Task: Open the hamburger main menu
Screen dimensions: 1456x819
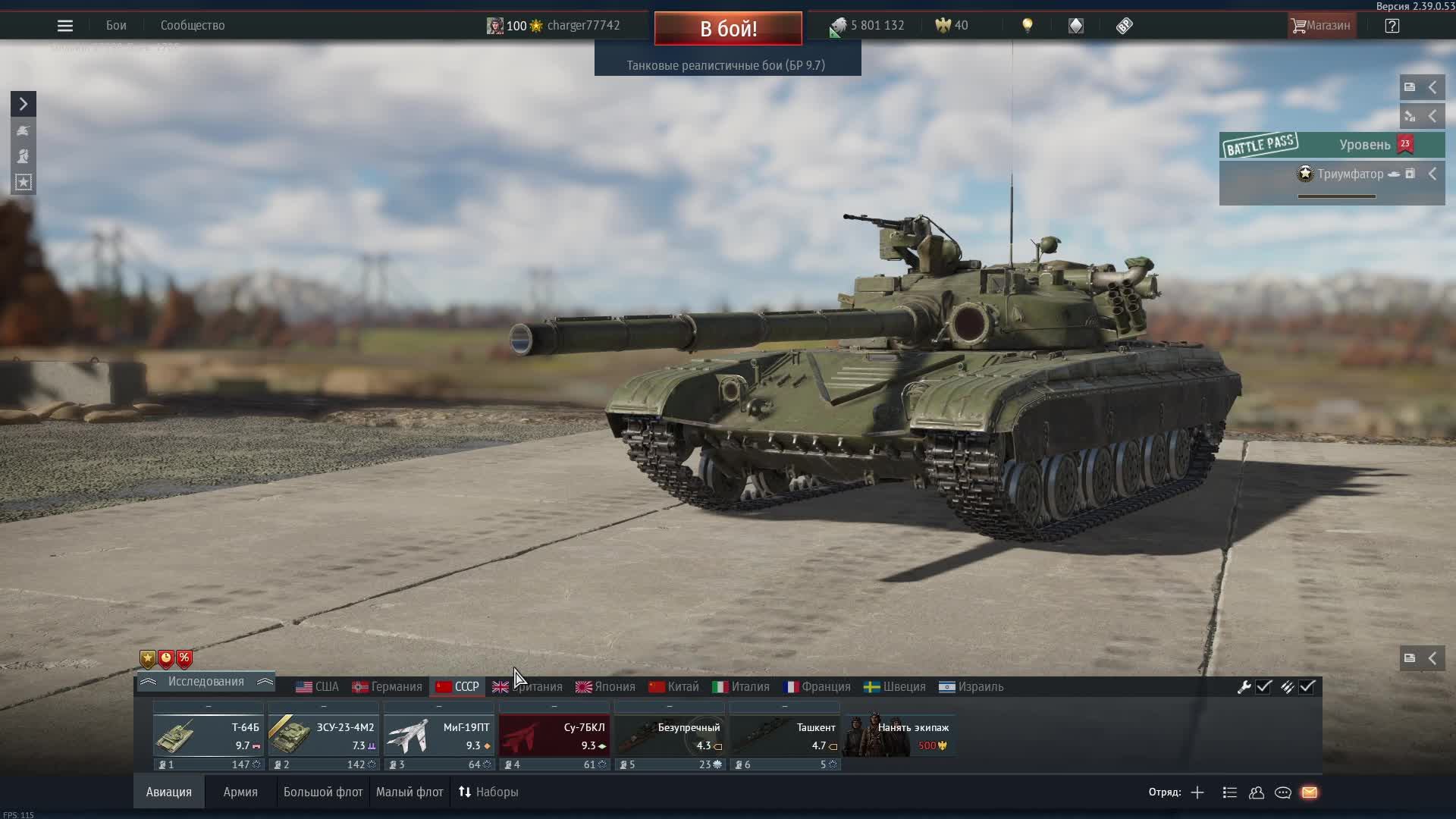Action: click(x=65, y=26)
